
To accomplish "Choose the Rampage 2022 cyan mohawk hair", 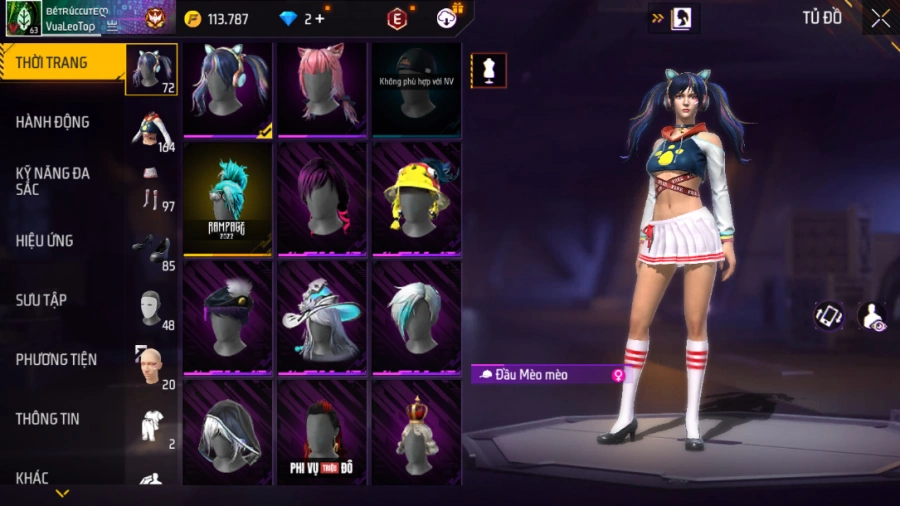I will coord(227,197).
